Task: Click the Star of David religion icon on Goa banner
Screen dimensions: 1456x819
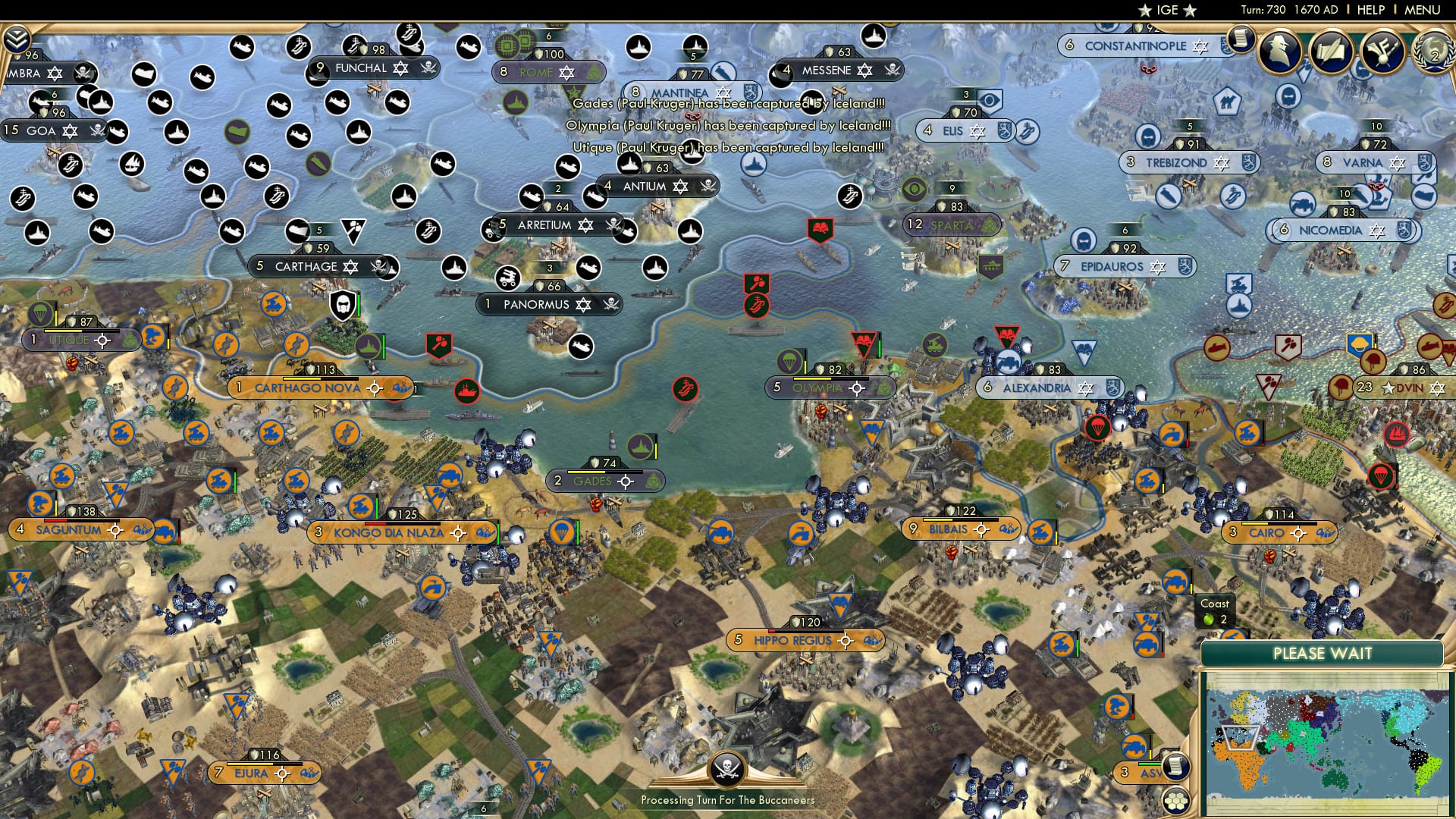Action: [71, 130]
